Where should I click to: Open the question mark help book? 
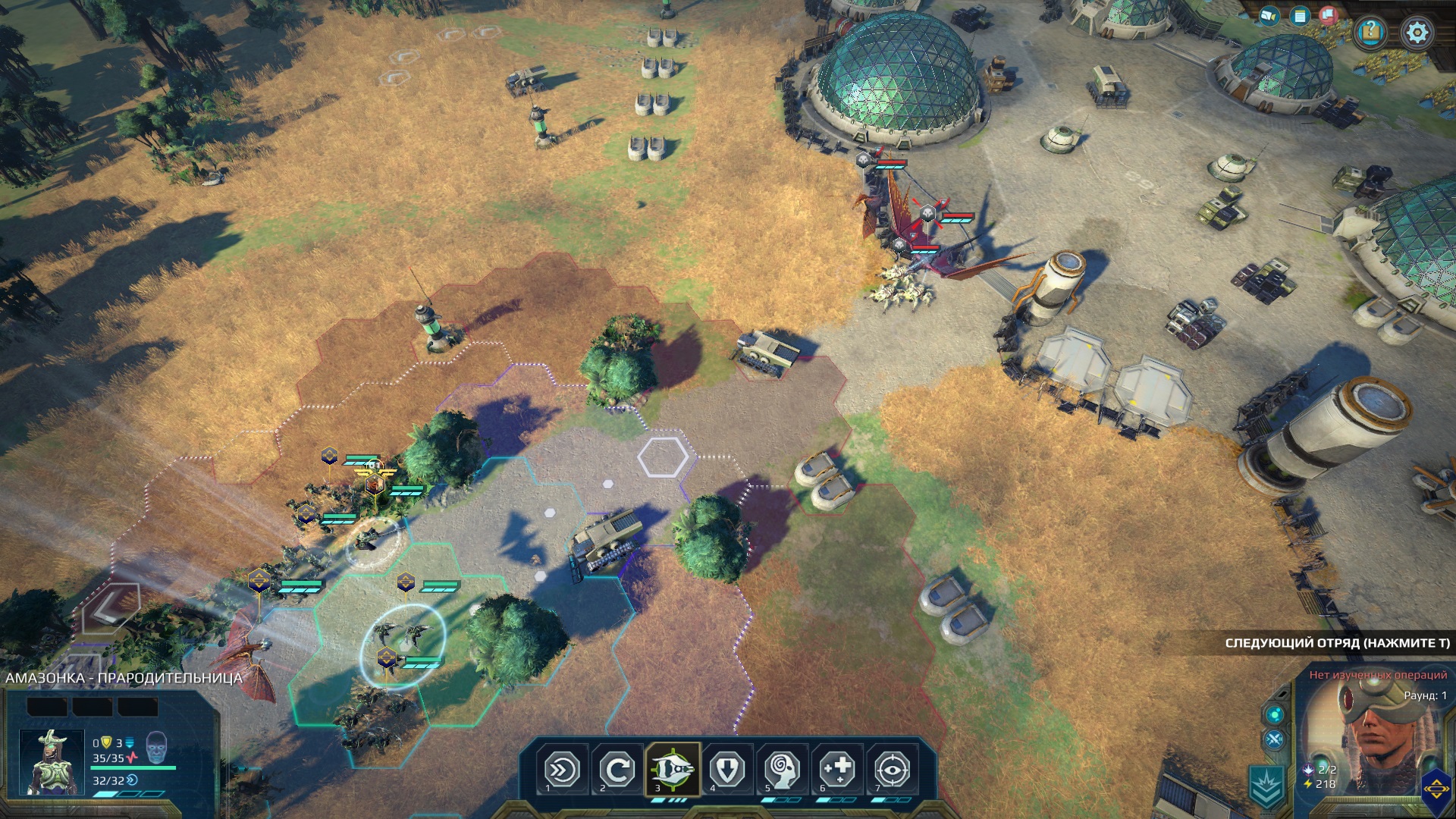click(1370, 33)
